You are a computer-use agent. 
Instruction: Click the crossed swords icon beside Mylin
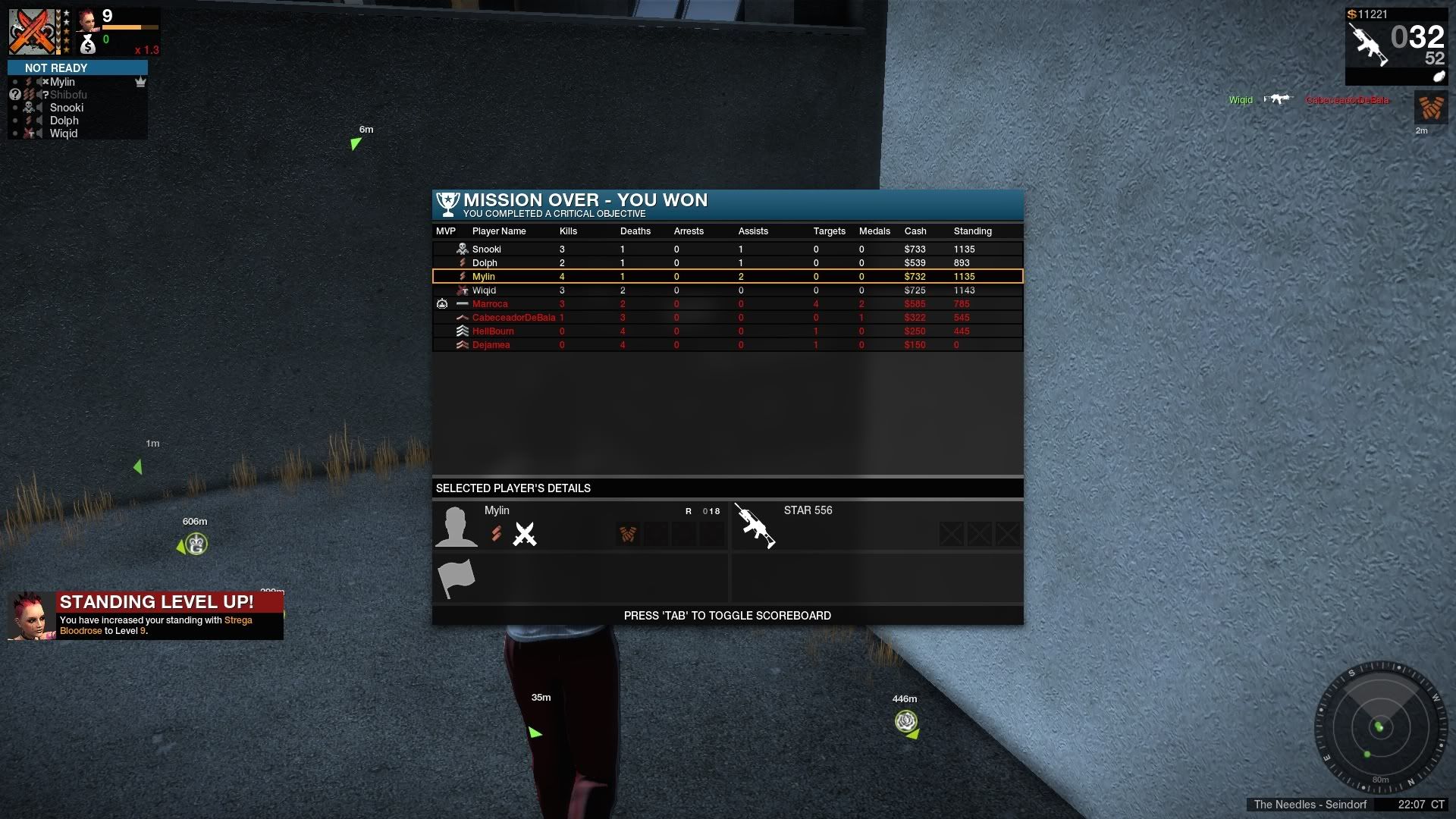(x=524, y=535)
